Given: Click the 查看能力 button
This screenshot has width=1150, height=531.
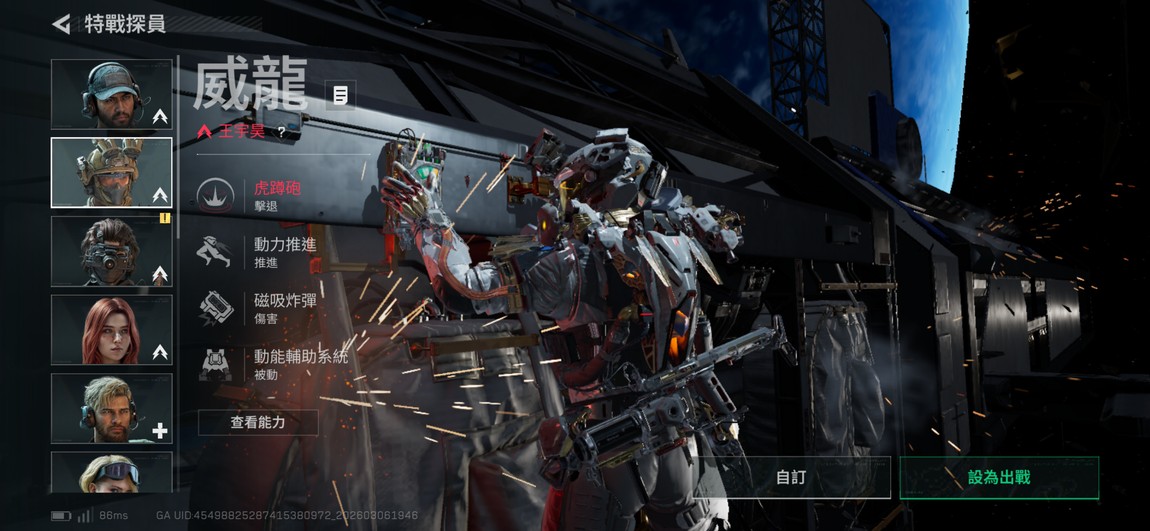Looking at the screenshot, I should click(258, 422).
